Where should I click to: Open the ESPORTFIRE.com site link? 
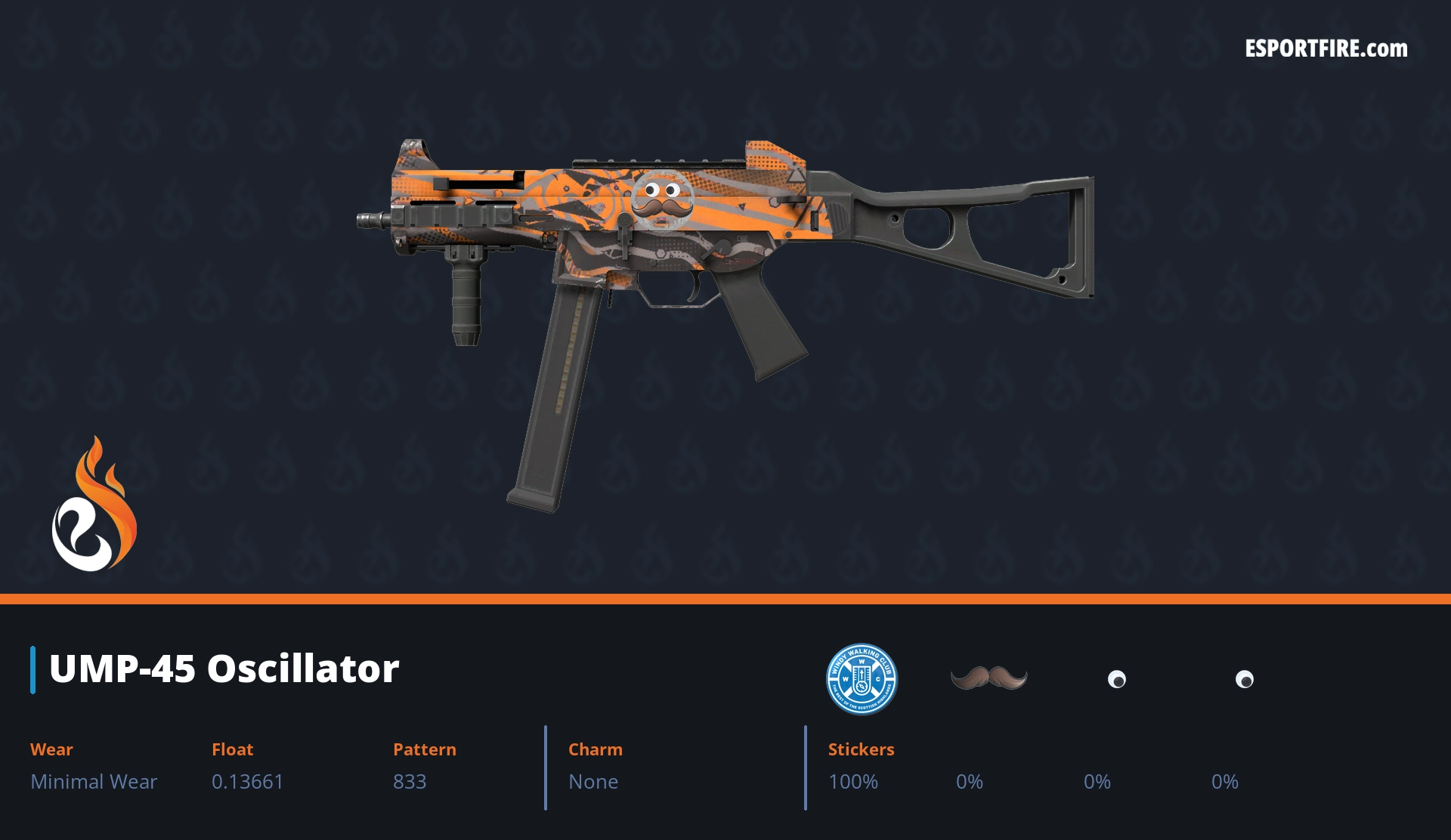click(1326, 49)
